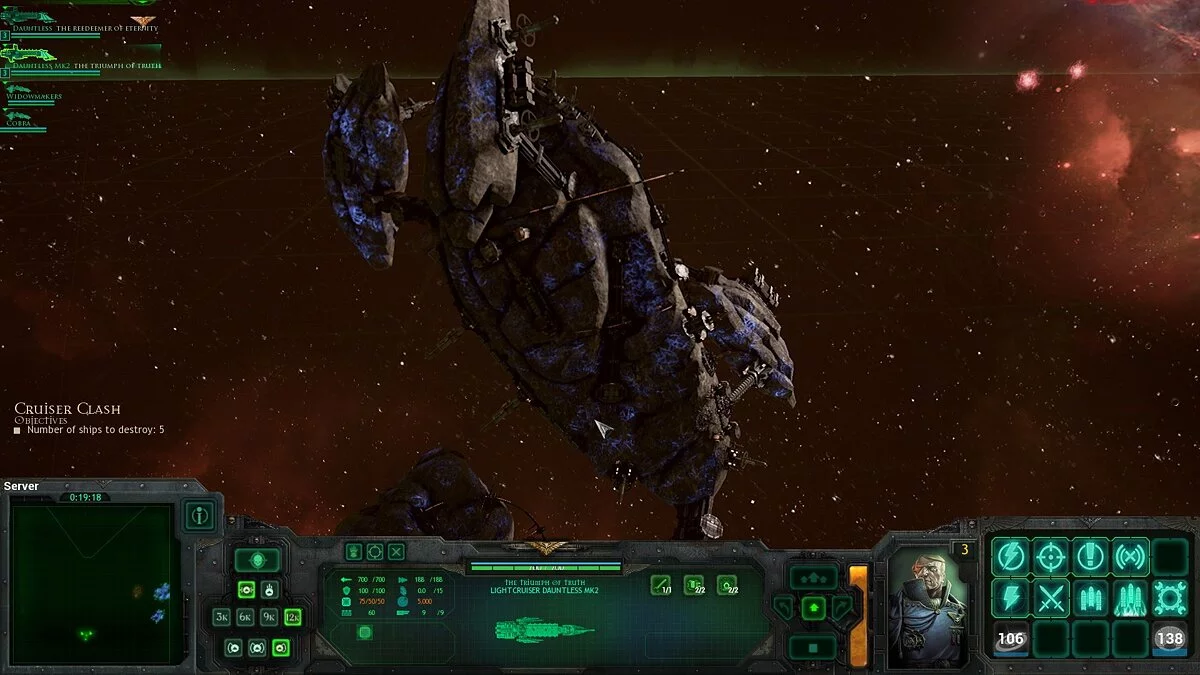
Task: Open the info button beside the minimap
Action: click(200, 516)
